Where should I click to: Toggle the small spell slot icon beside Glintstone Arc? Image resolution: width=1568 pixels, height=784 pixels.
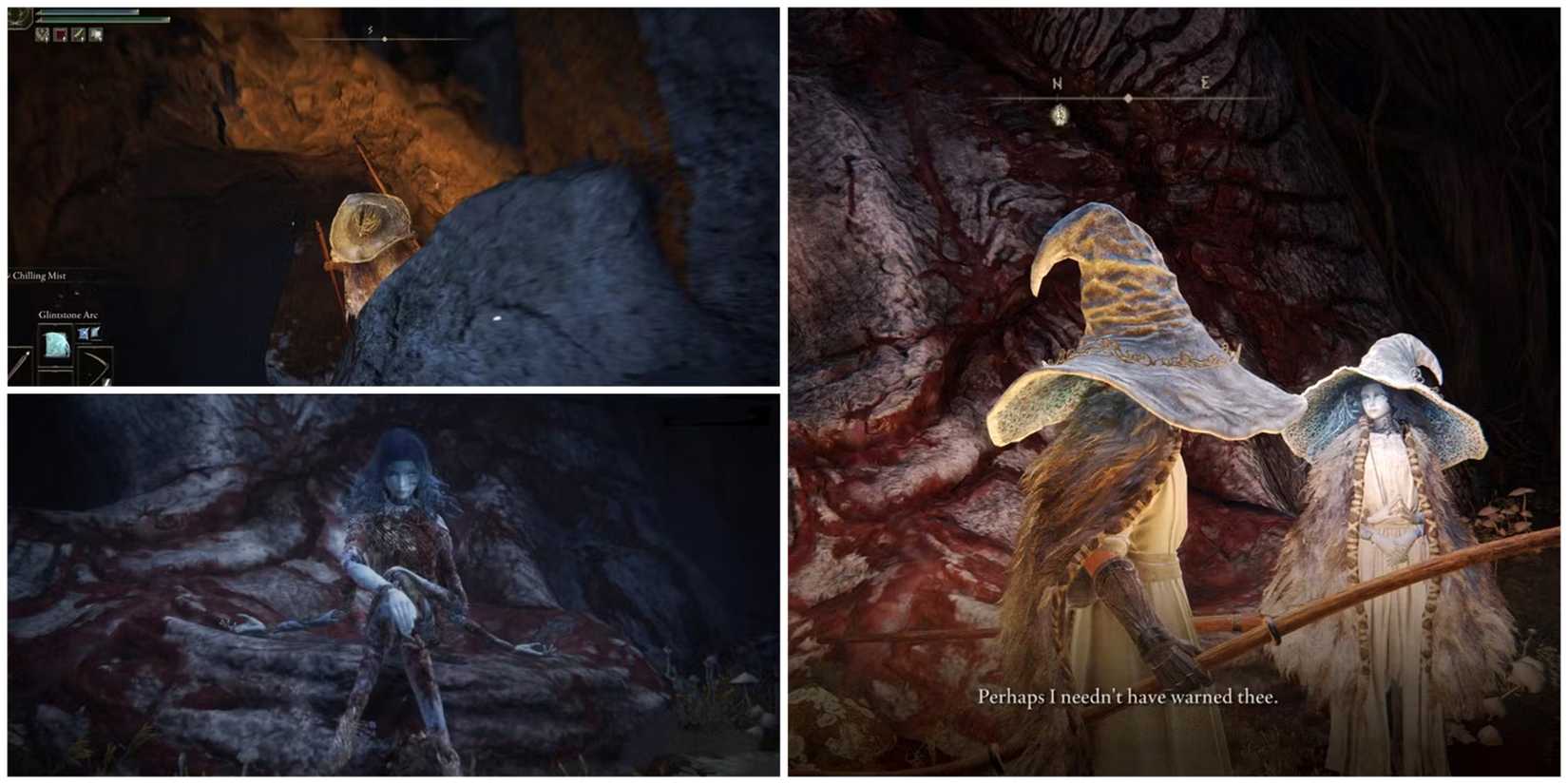86,335
